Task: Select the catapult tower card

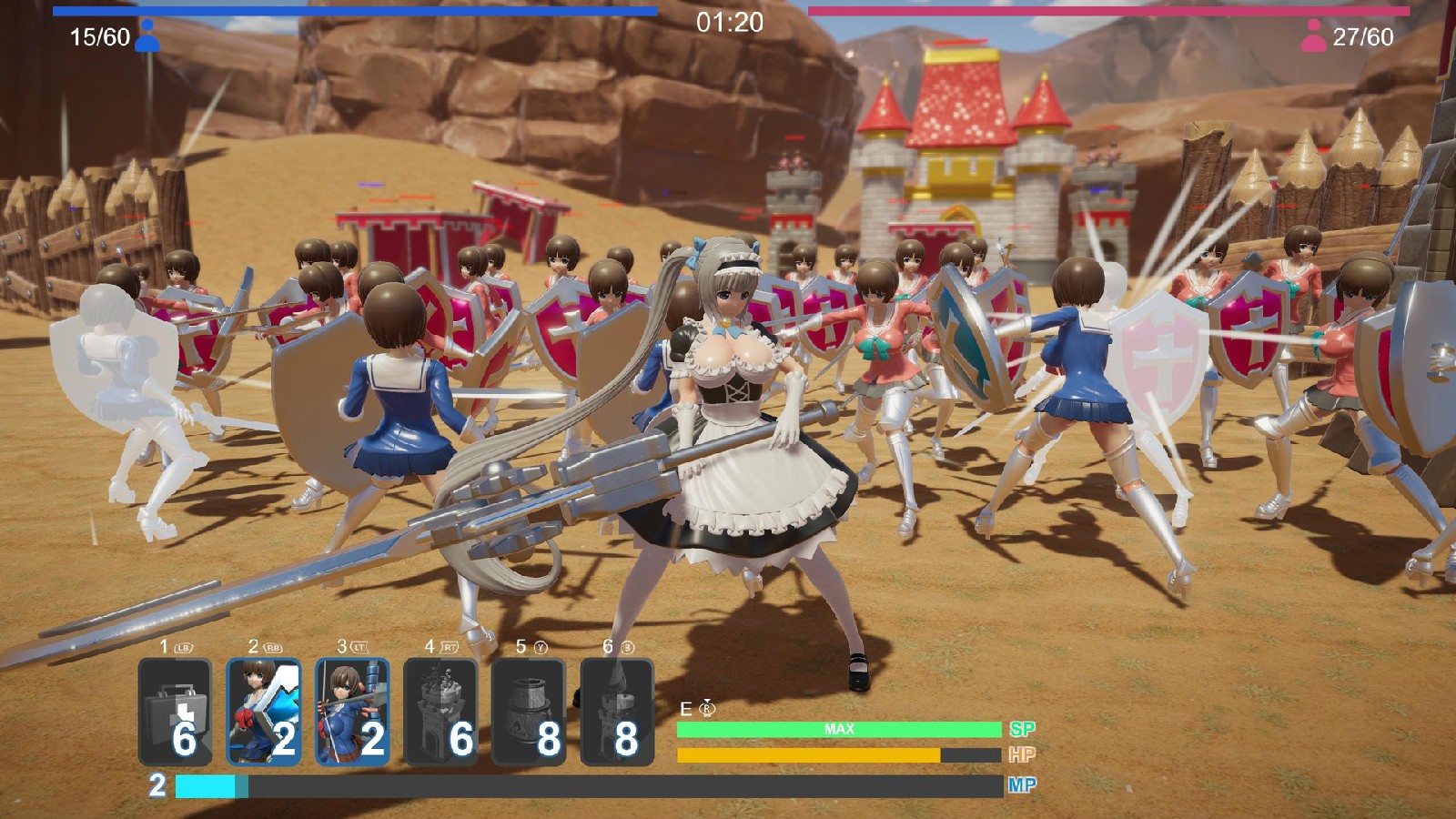Action: (440, 712)
